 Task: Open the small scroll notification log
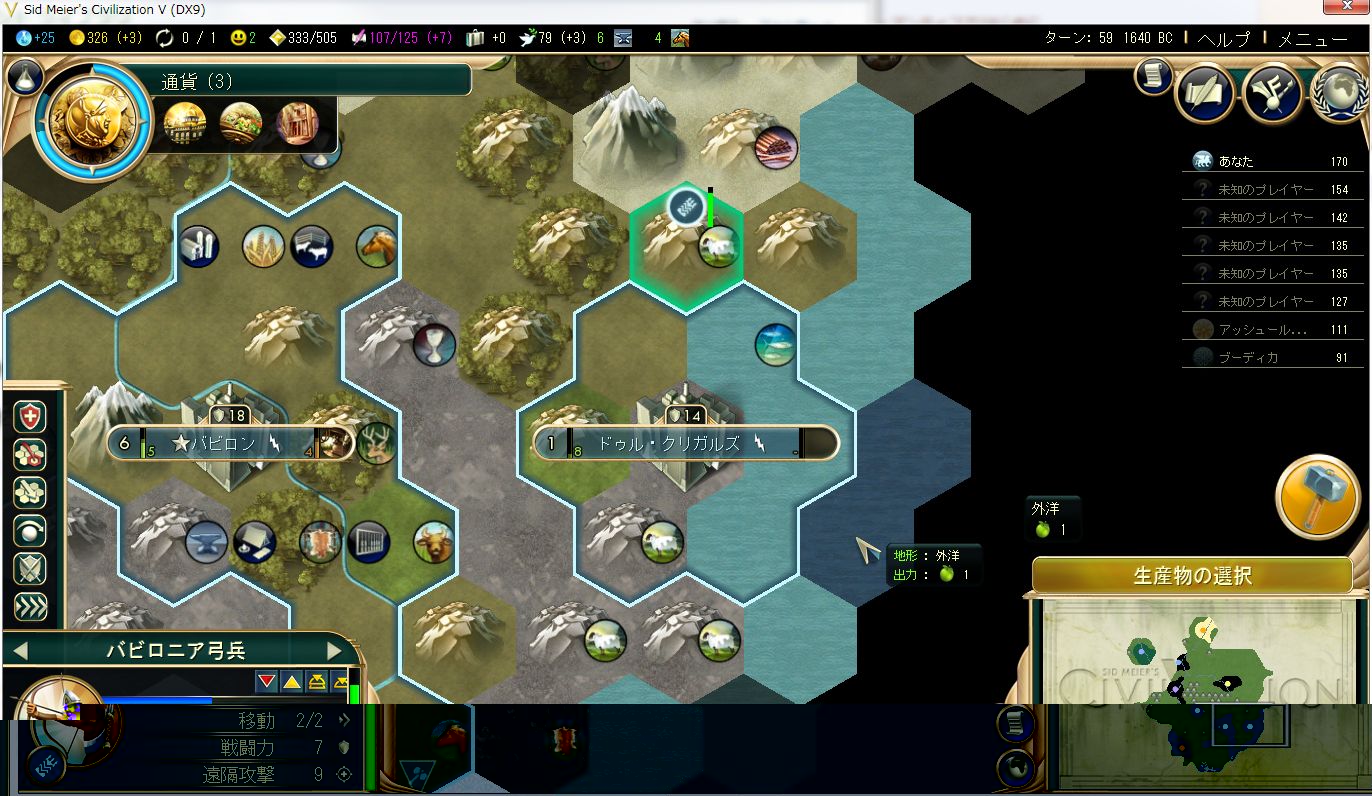pos(1153,76)
